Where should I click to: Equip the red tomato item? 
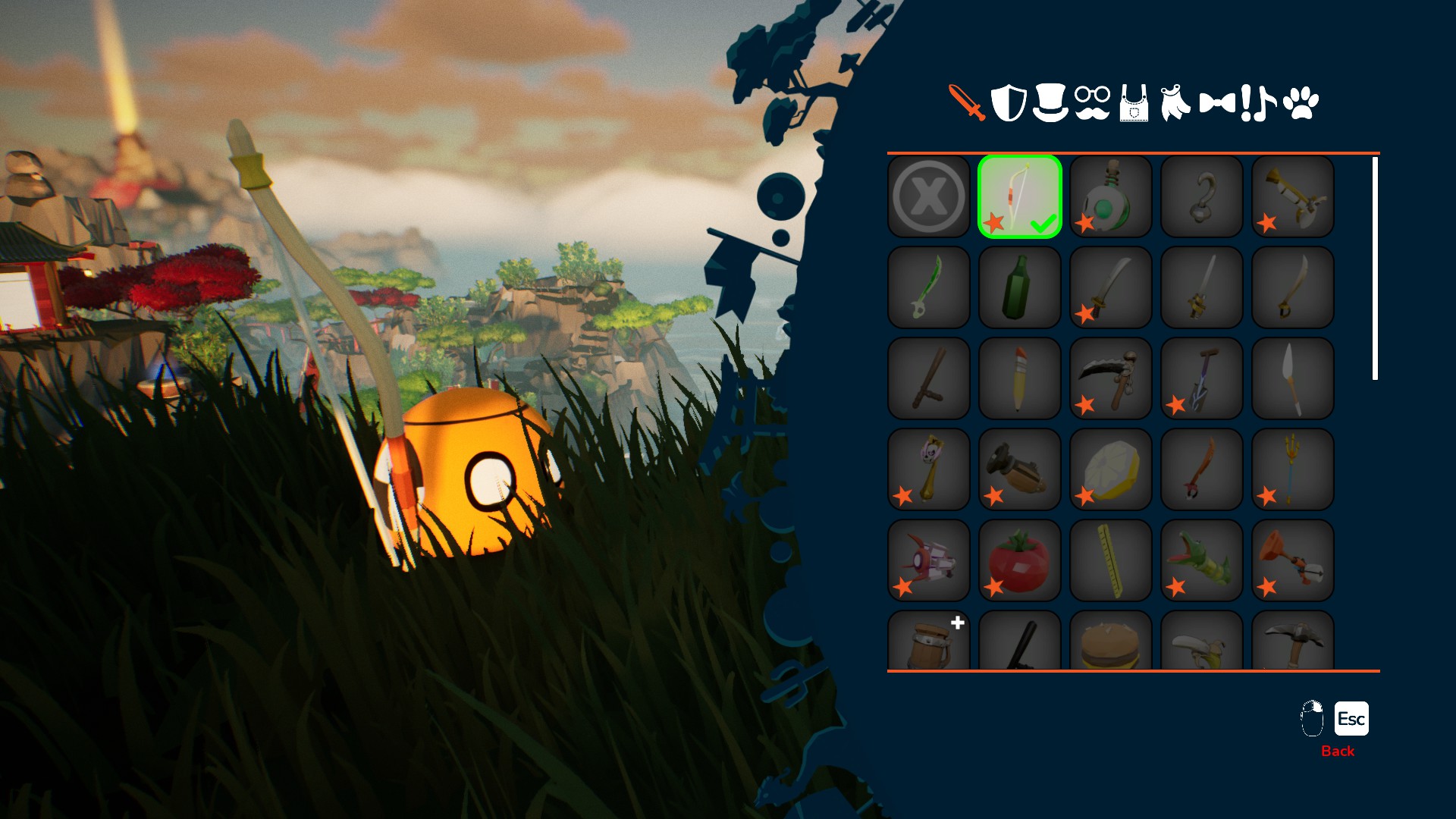click(1020, 560)
